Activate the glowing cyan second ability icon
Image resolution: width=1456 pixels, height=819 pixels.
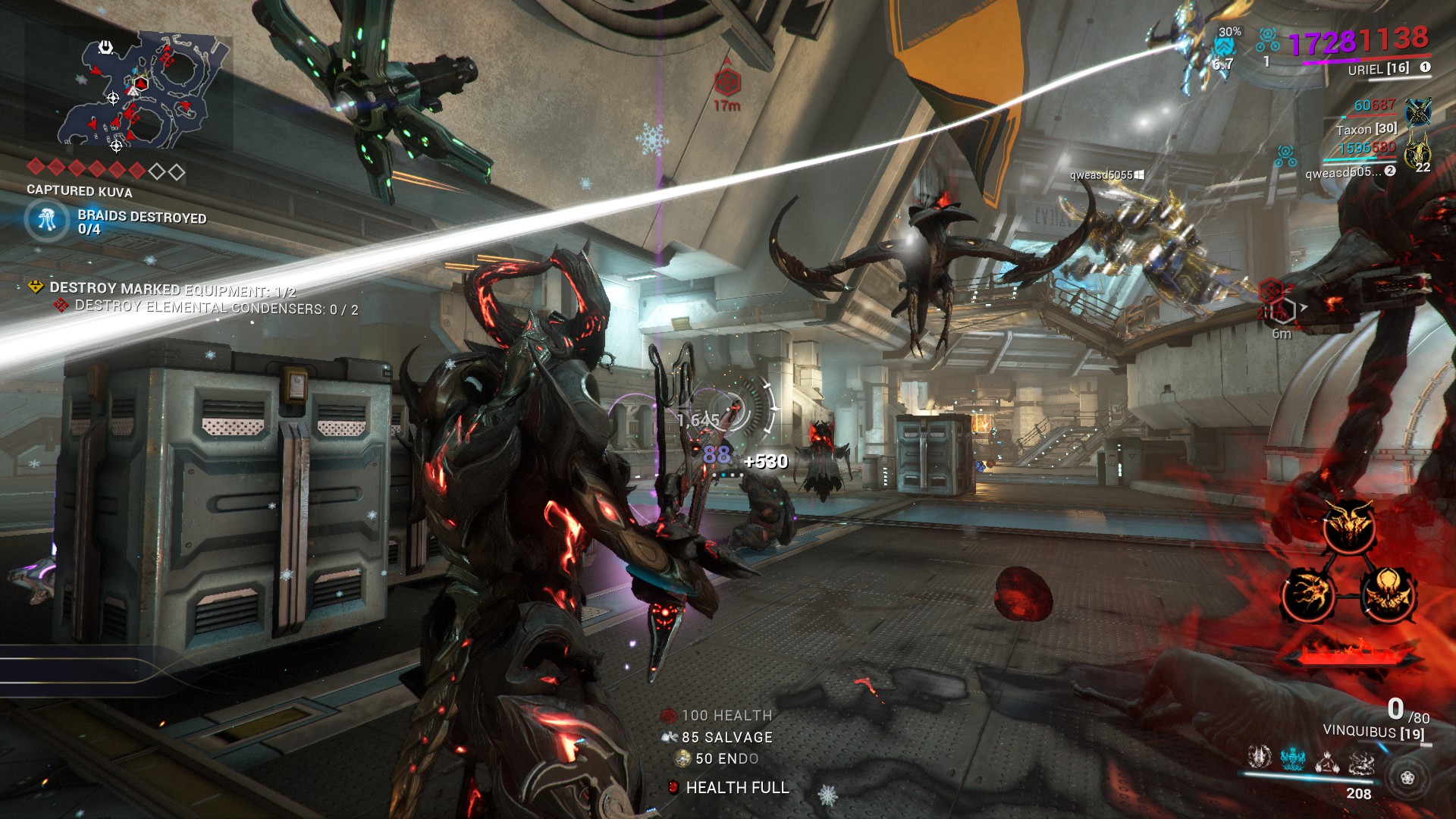point(1293,758)
